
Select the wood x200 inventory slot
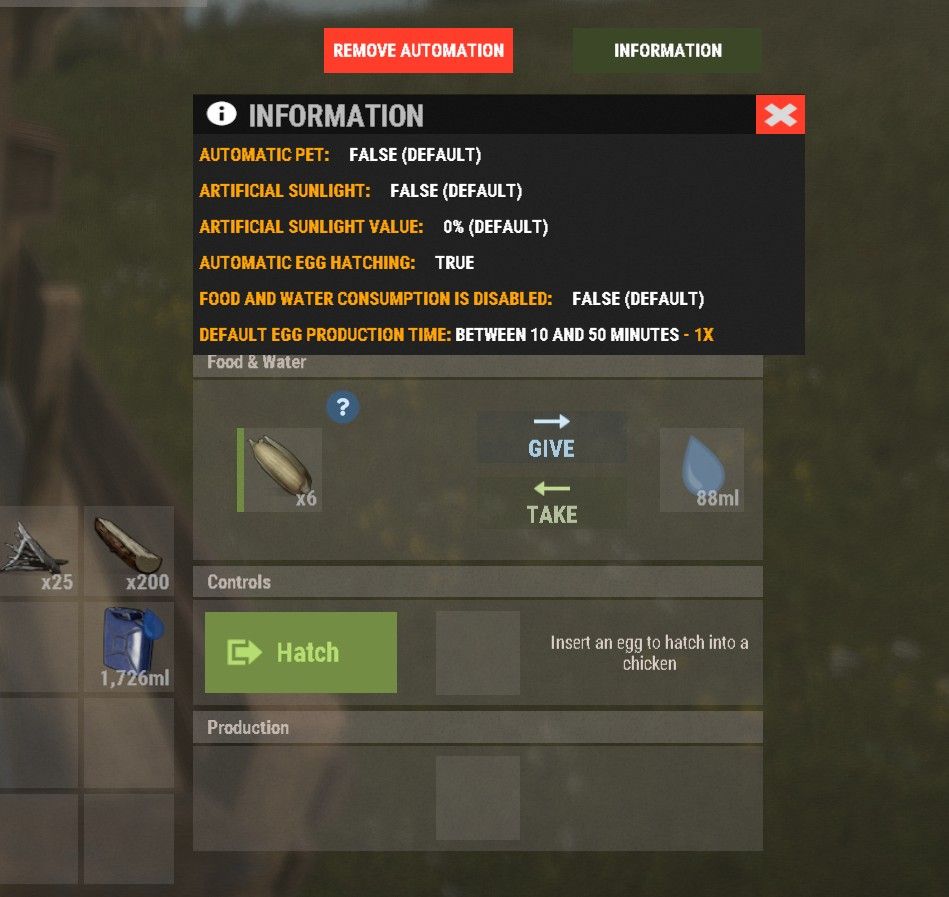point(129,551)
